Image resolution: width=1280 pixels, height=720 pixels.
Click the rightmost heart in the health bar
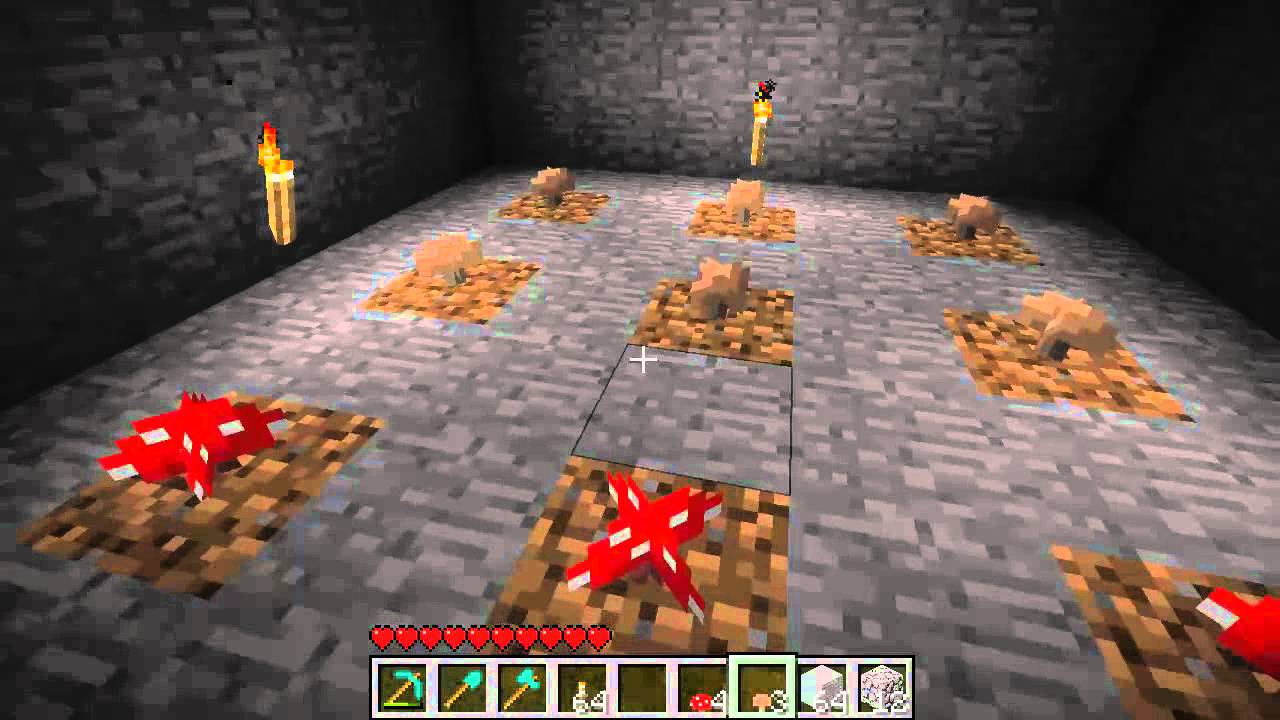tap(599, 637)
